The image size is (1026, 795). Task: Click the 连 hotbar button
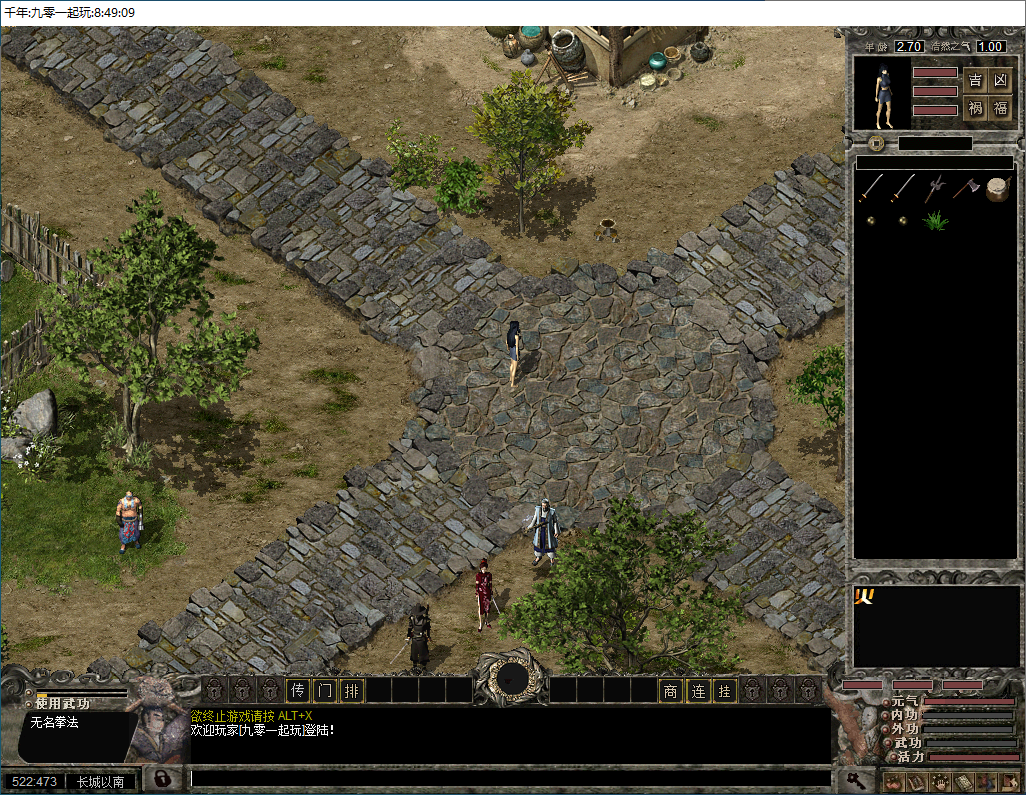coord(697,690)
